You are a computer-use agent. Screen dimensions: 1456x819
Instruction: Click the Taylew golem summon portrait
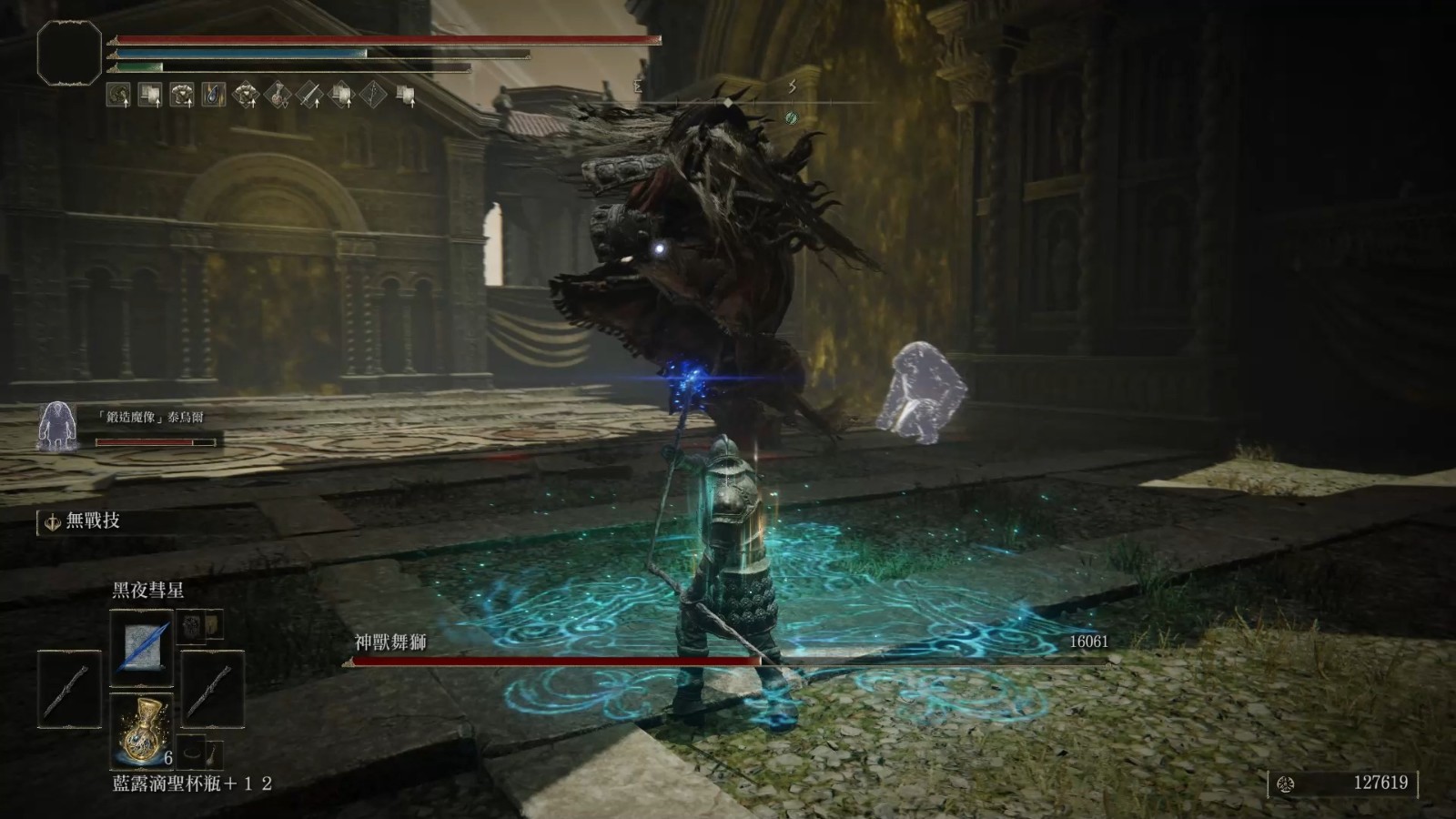[x=56, y=426]
